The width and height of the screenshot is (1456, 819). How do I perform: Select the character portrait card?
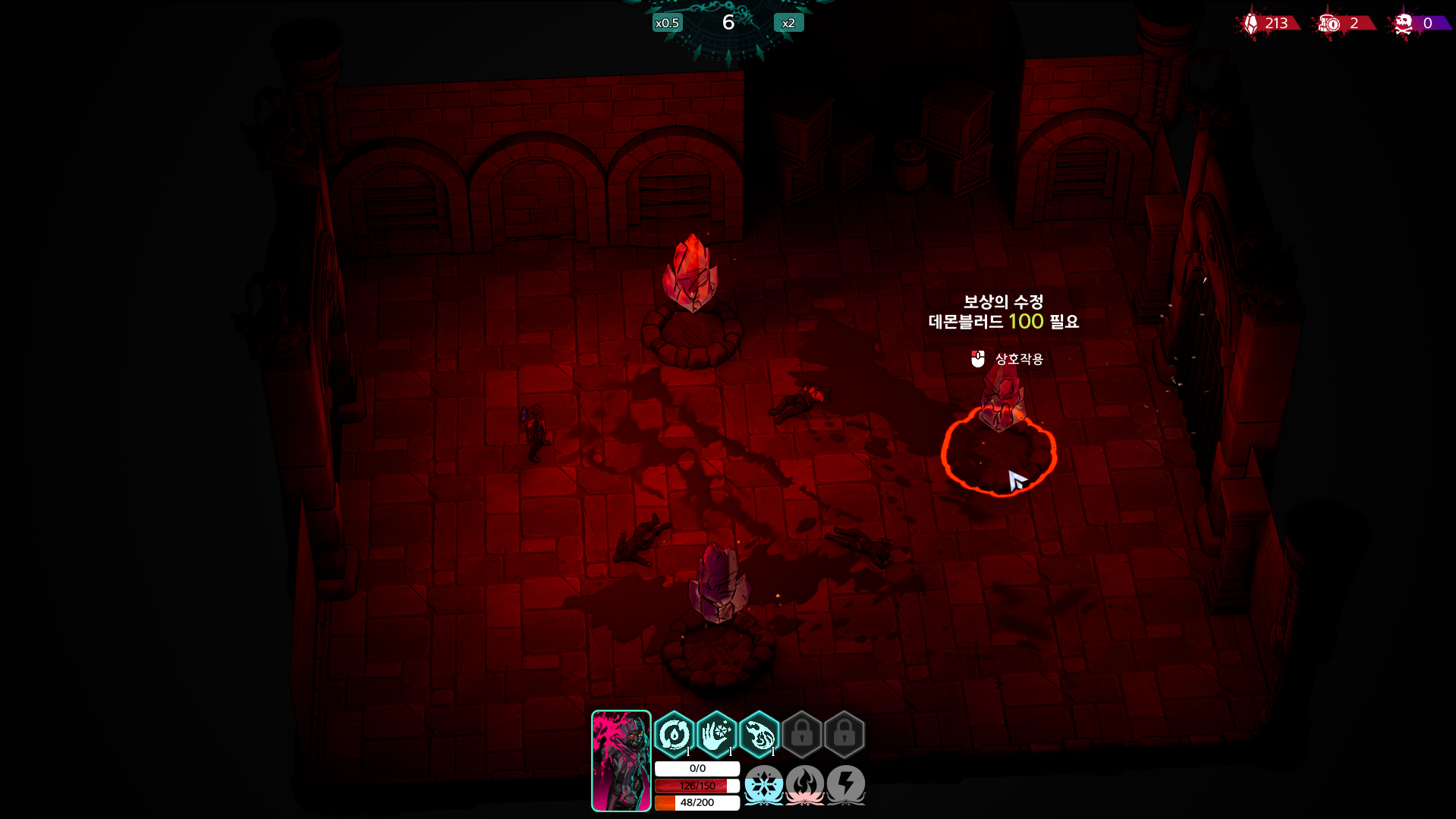click(x=621, y=761)
